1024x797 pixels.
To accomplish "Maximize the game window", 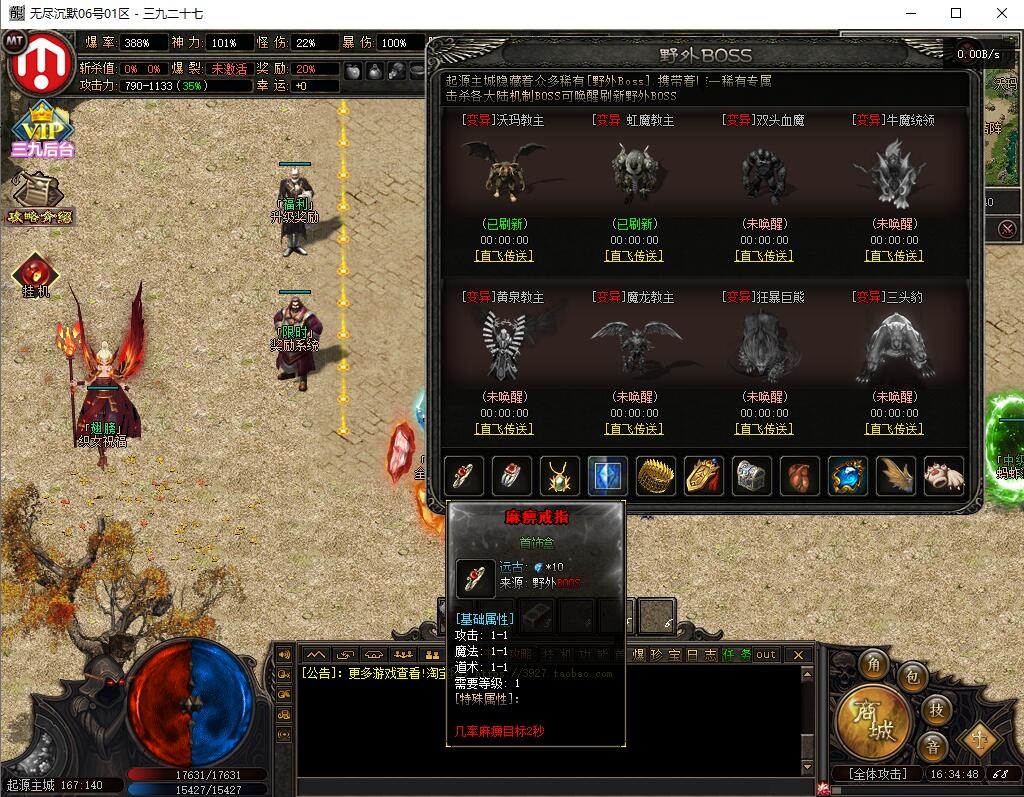I will coord(956,13).
